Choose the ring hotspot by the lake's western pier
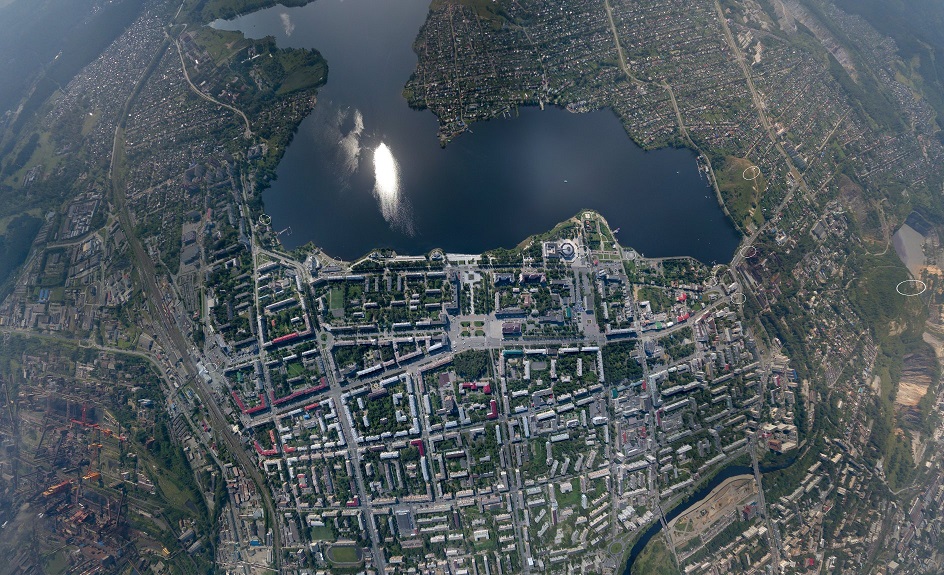Screen dimensions: 944x575 (x=264, y=219)
